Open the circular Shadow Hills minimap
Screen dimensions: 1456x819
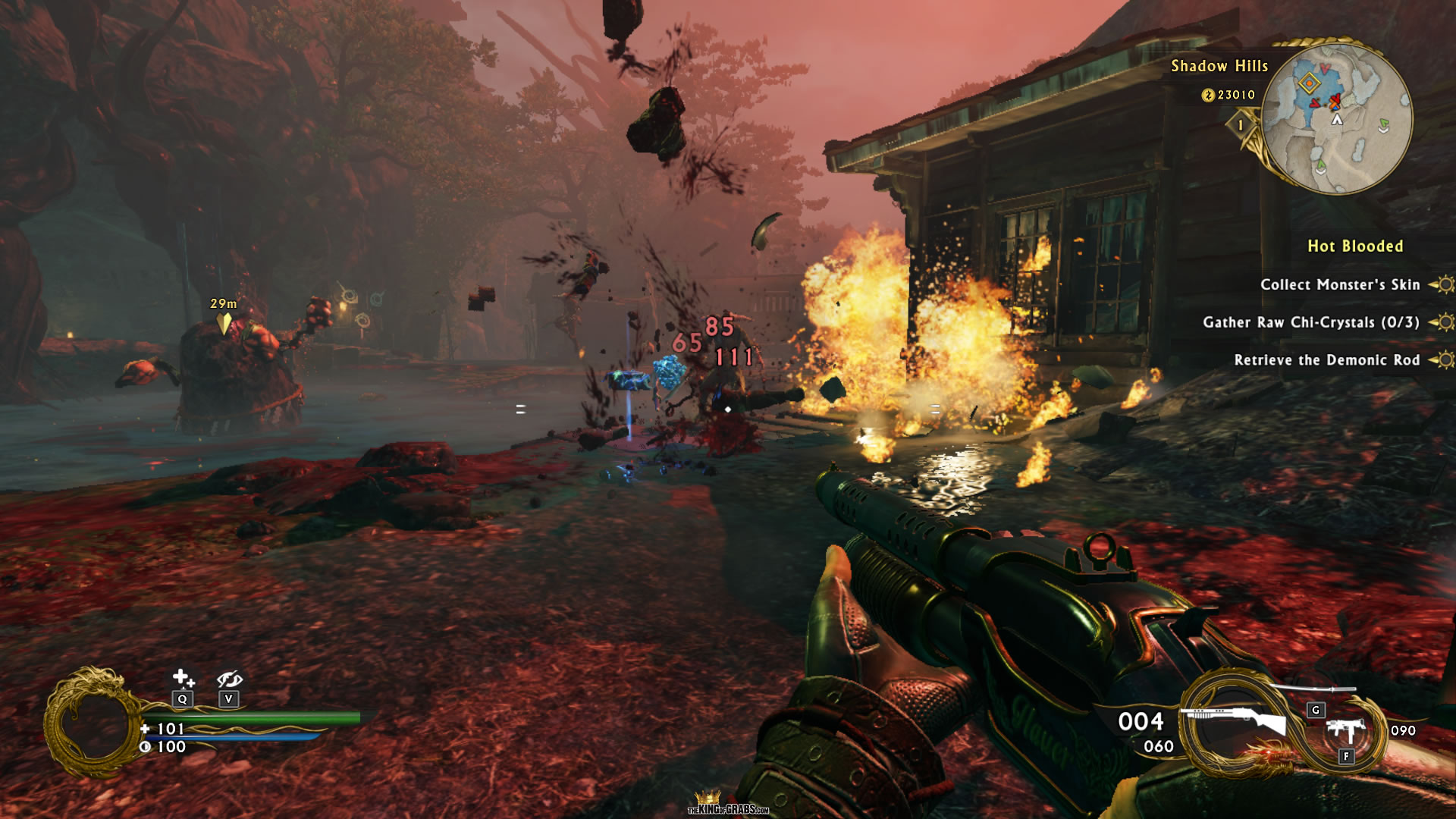pos(1336,118)
